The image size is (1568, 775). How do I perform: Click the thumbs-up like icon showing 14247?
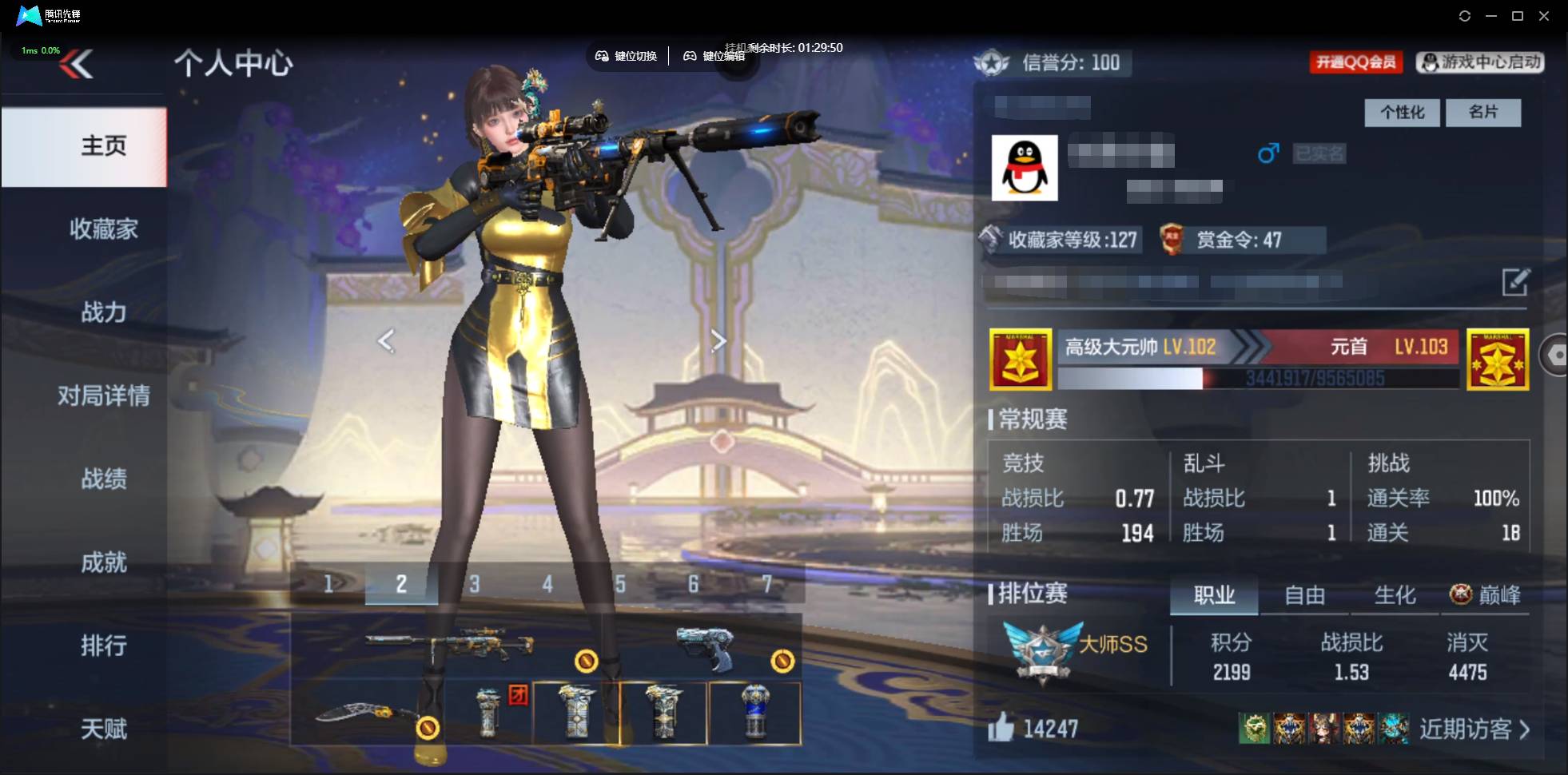(1001, 728)
